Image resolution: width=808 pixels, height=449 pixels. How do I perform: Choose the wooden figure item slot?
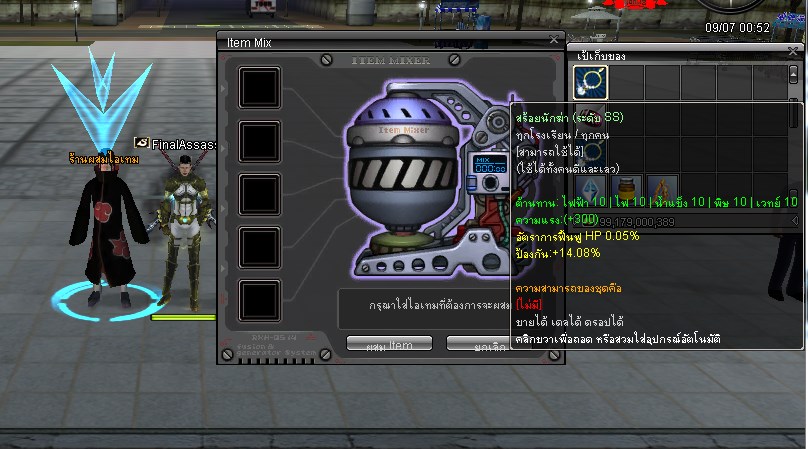point(660,189)
